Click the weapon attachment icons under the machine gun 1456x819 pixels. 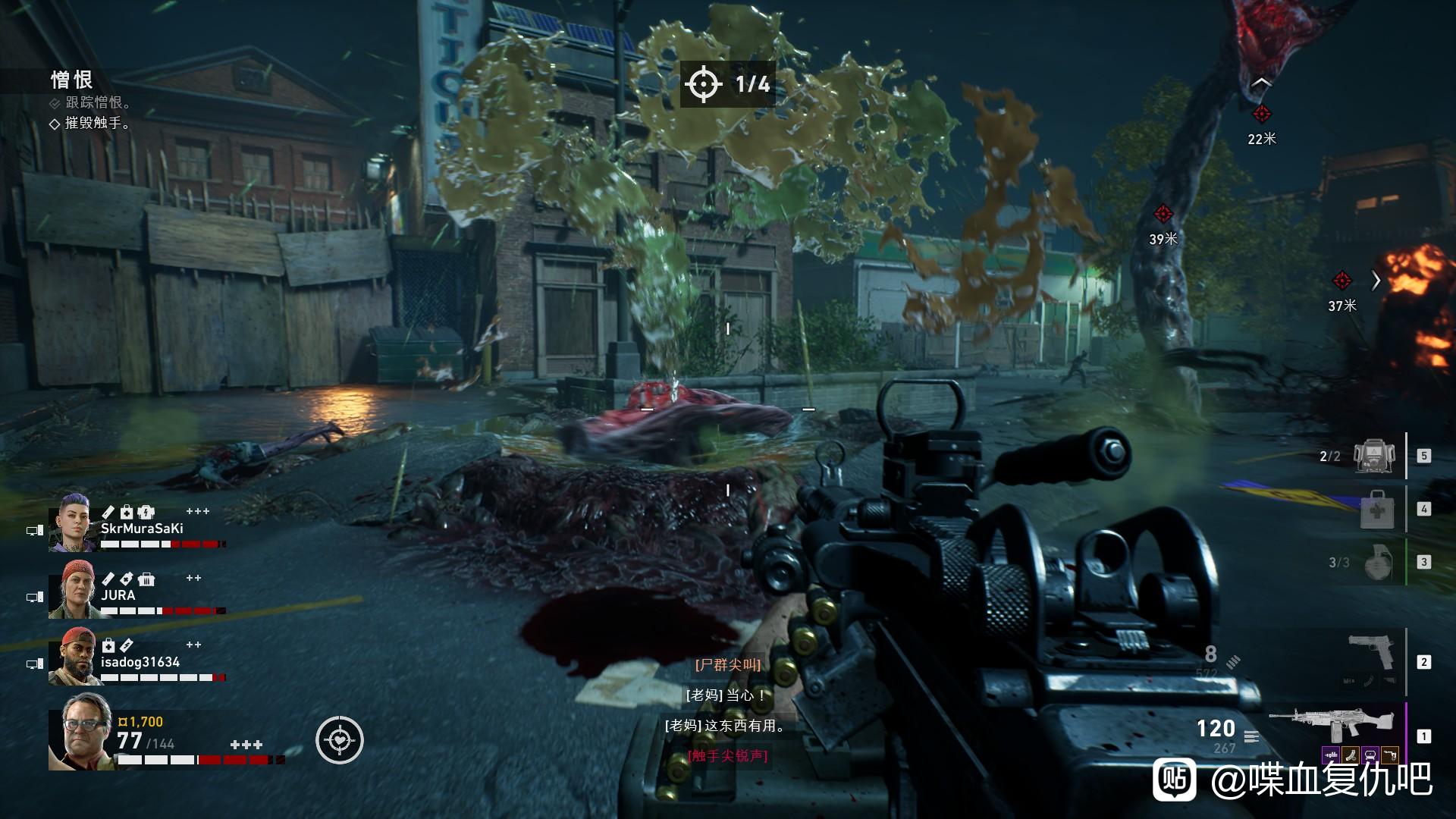1360,755
